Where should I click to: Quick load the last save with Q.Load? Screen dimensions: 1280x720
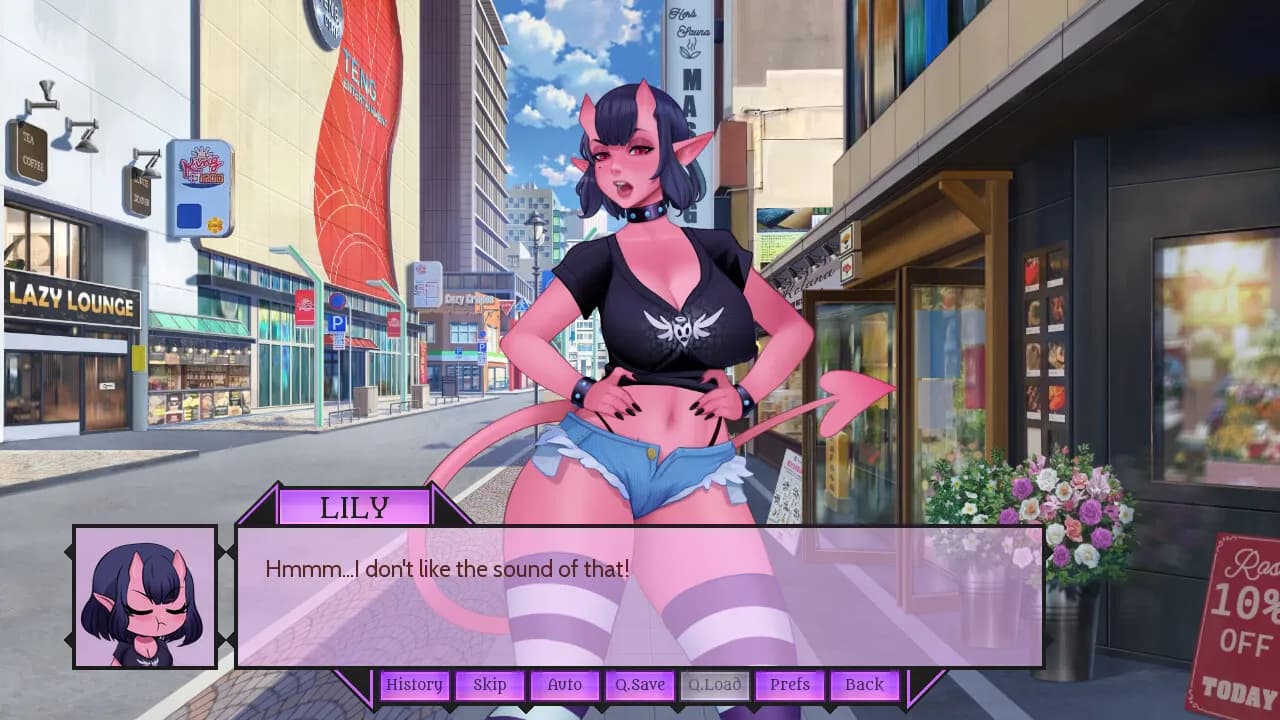(714, 685)
